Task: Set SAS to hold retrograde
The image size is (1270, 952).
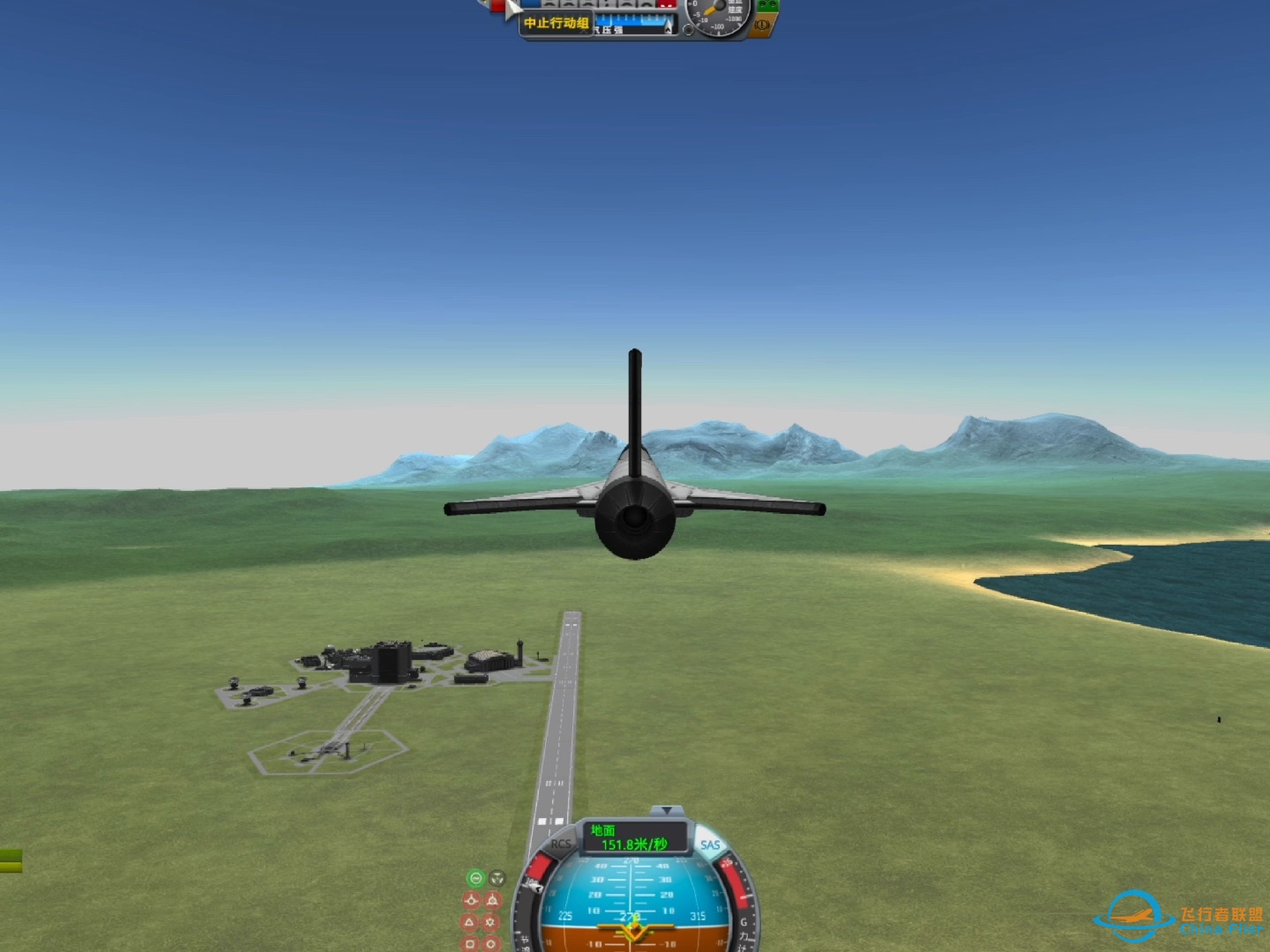Action: click(493, 900)
